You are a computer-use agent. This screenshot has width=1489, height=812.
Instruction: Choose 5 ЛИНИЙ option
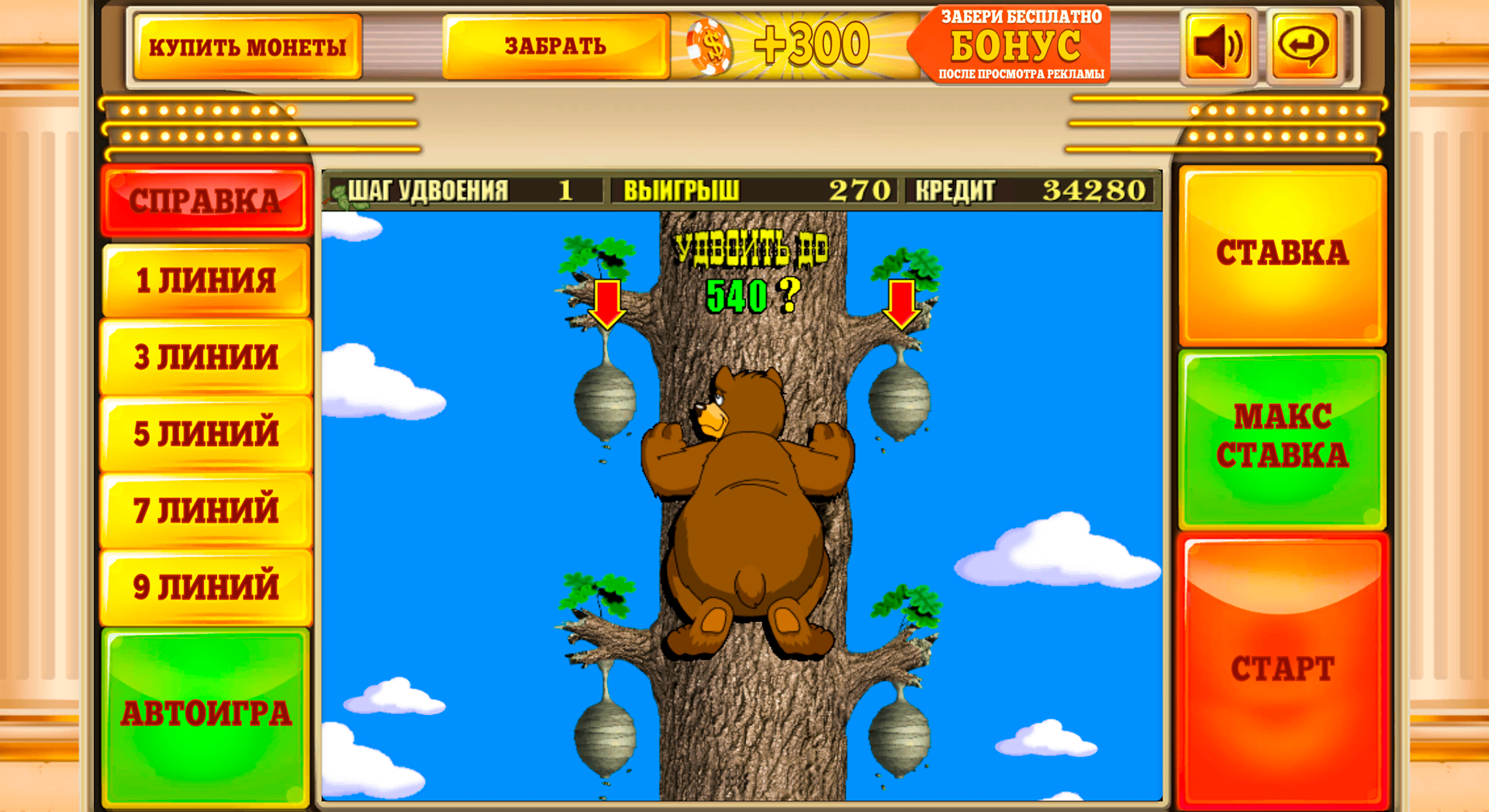point(206,433)
